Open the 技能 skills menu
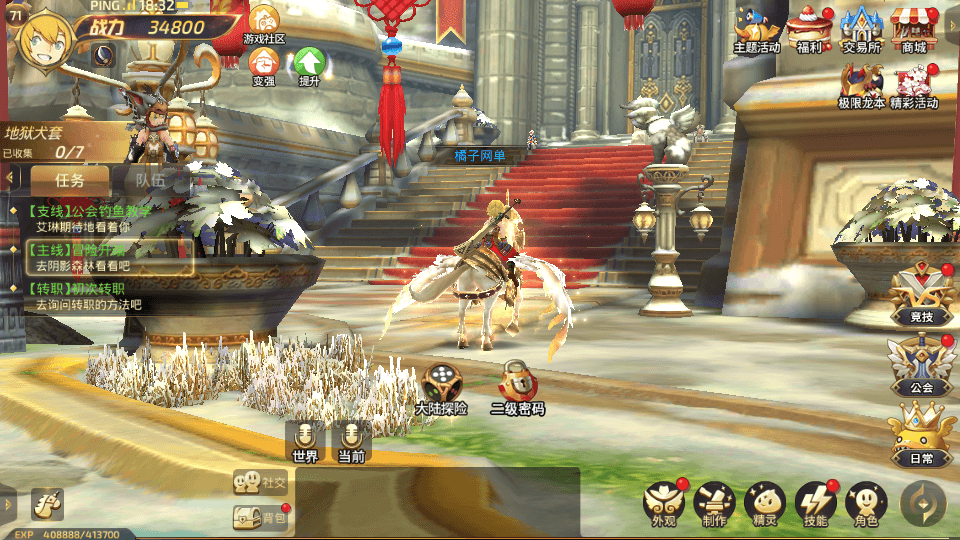This screenshot has width=960, height=540. pyautogui.click(x=815, y=502)
